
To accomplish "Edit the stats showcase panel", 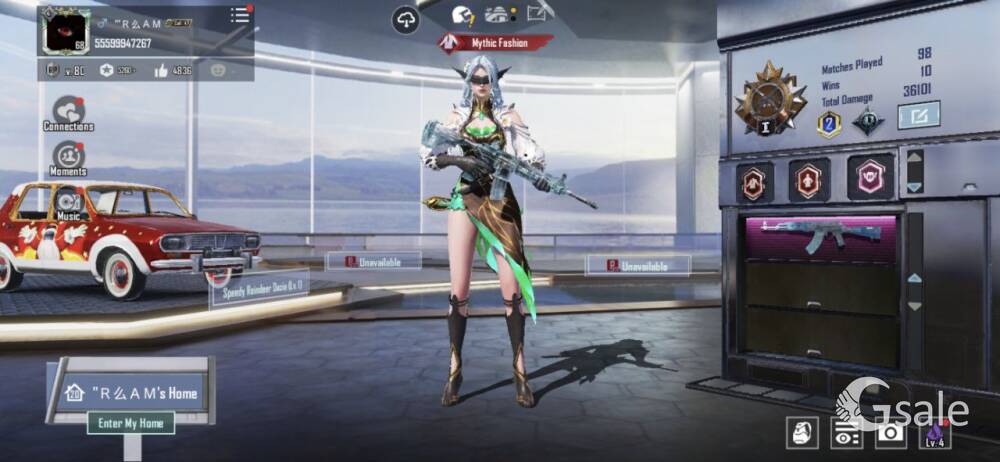I will [918, 116].
